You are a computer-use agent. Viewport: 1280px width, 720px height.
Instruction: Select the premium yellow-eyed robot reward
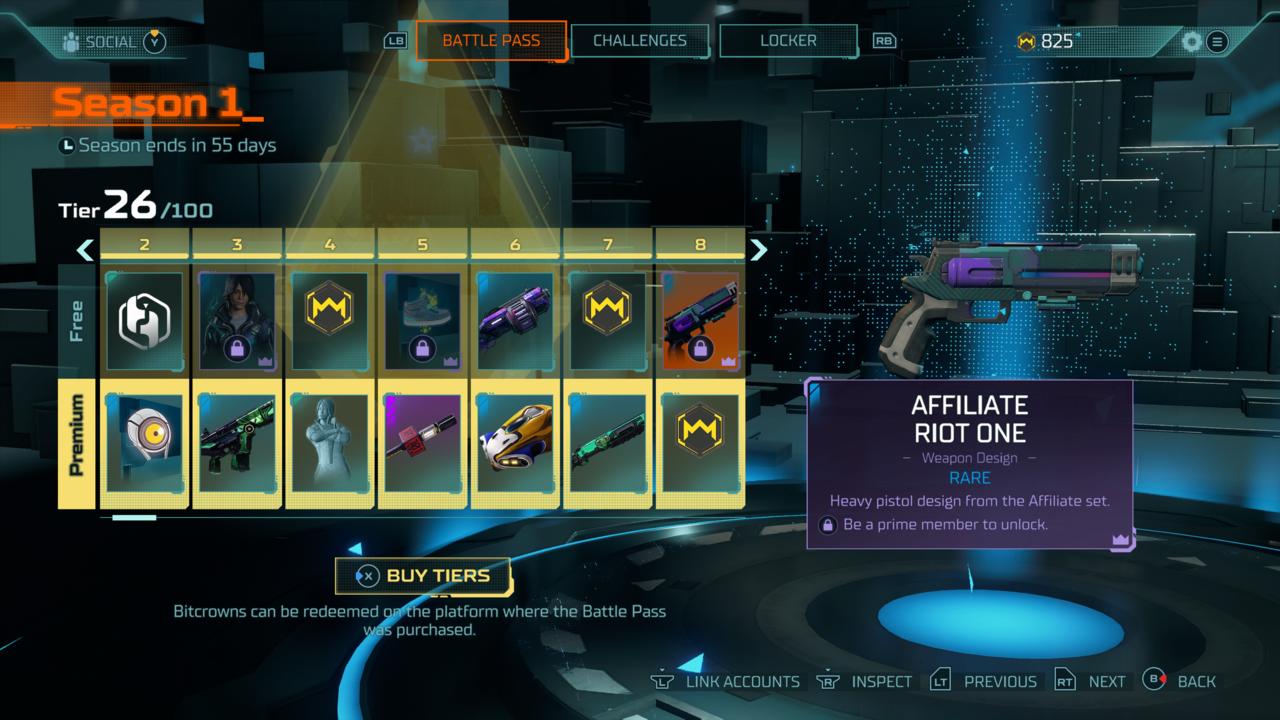pyautogui.click(x=144, y=444)
